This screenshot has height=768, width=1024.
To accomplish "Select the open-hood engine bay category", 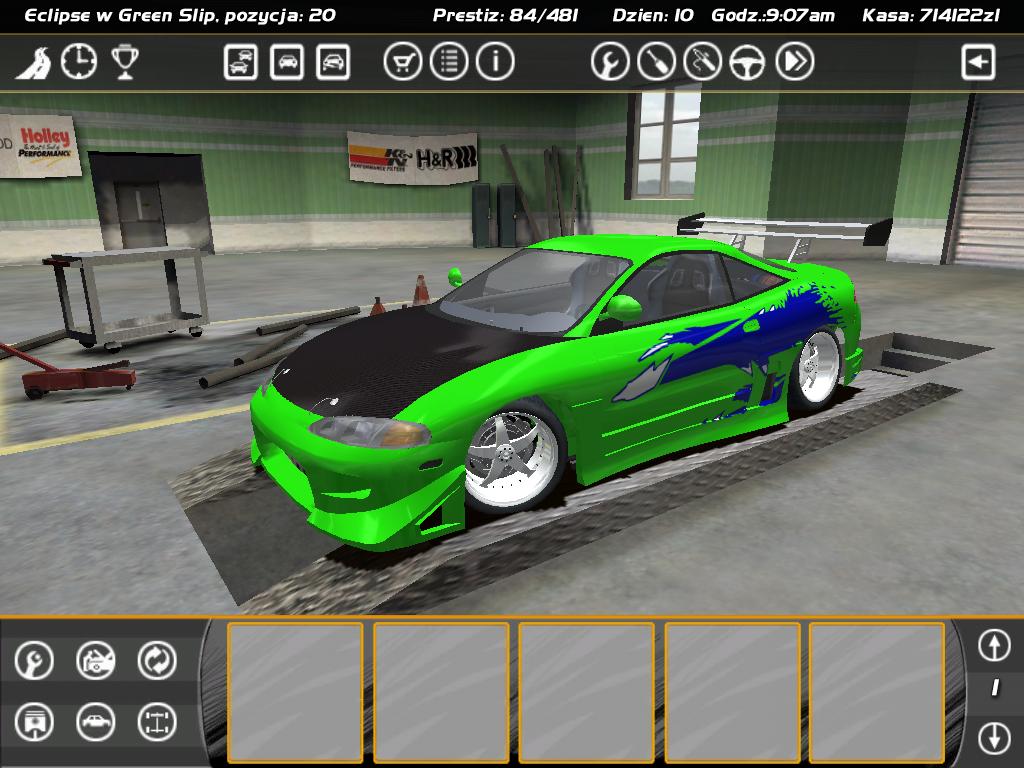I will (96, 660).
